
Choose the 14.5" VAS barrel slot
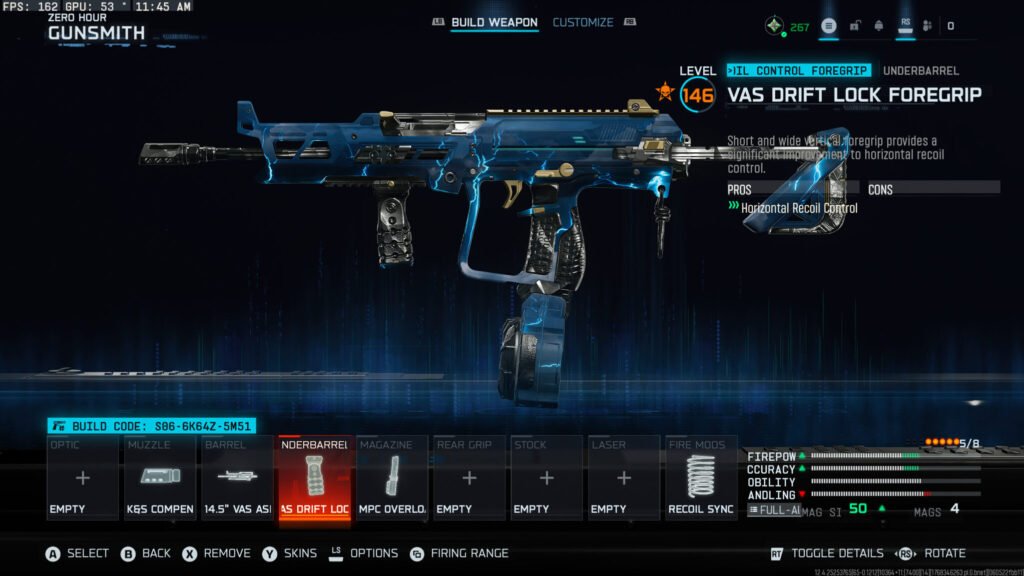pos(237,478)
